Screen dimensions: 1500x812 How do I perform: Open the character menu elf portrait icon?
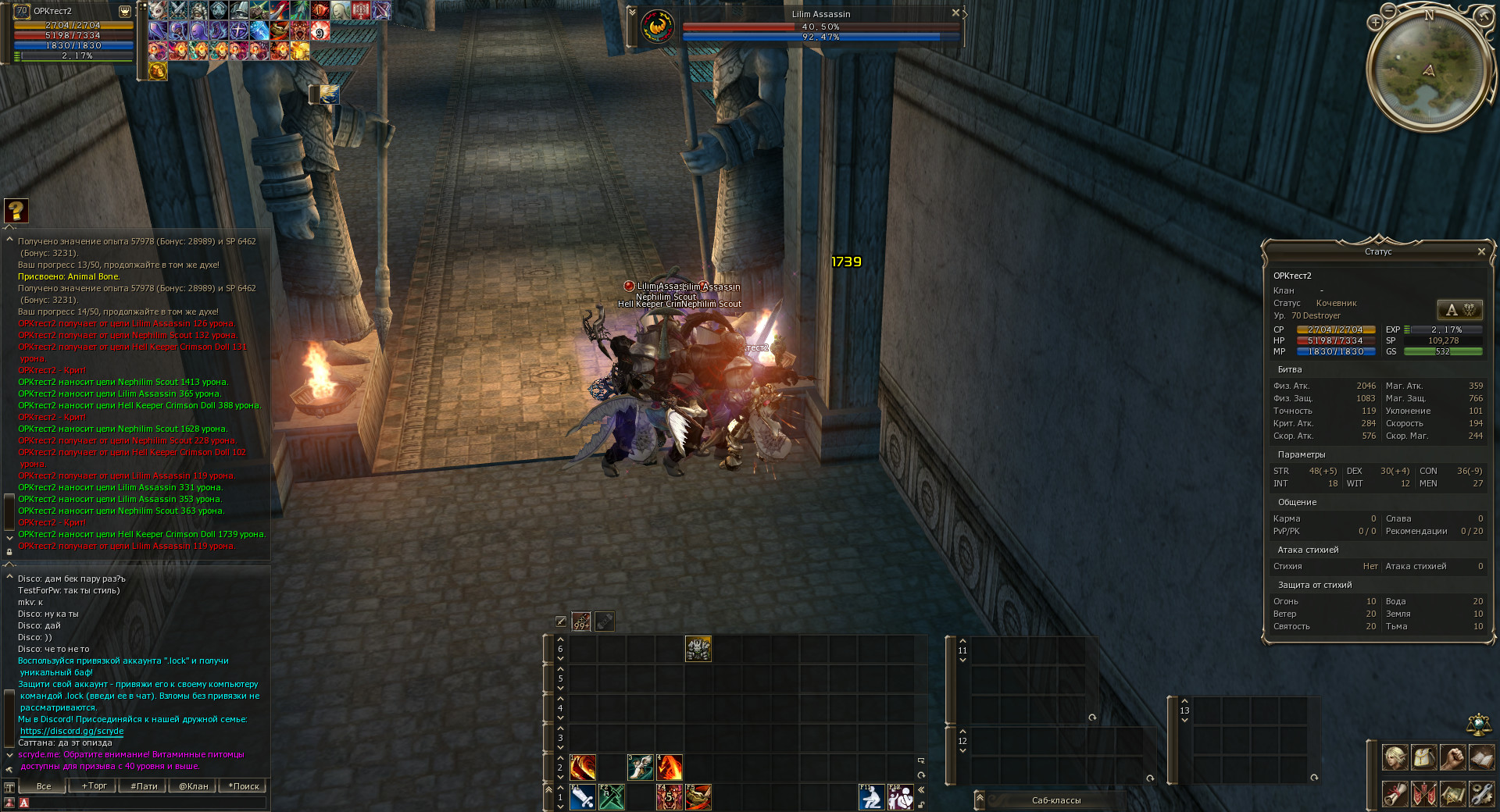1395,757
